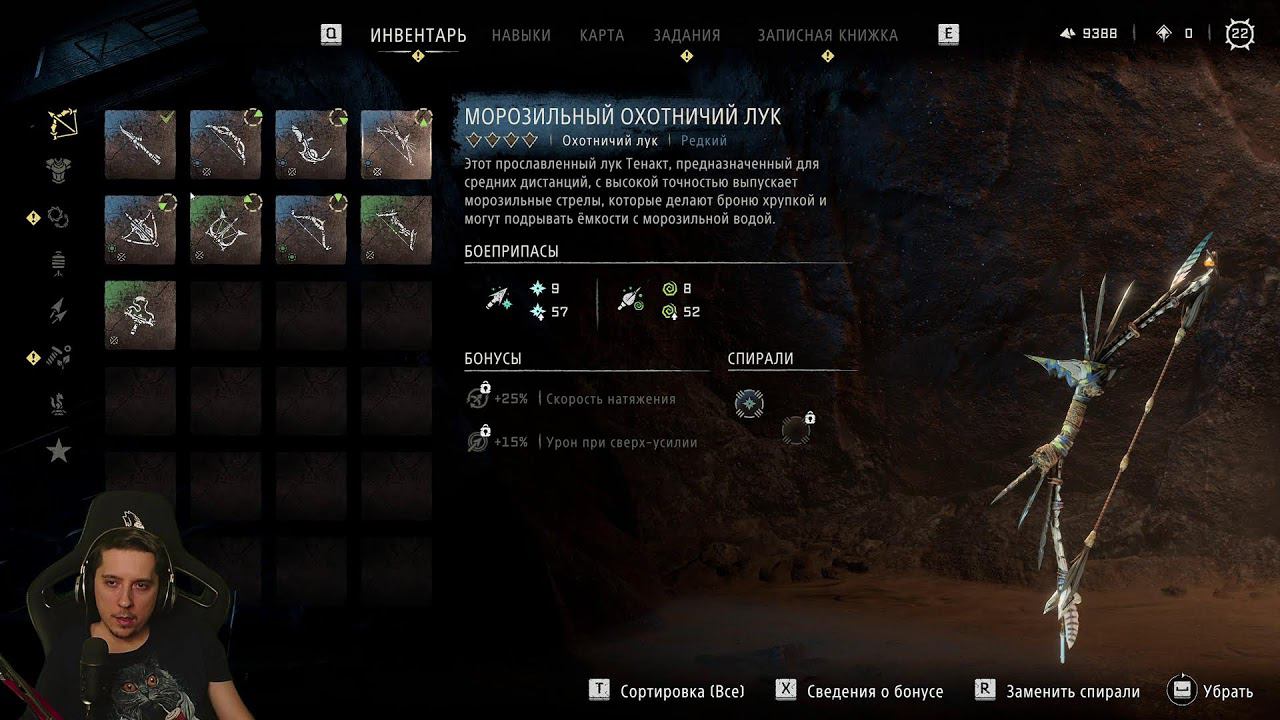Click the locked empty spiral slot
This screenshot has height=720, width=1280.
[796, 430]
